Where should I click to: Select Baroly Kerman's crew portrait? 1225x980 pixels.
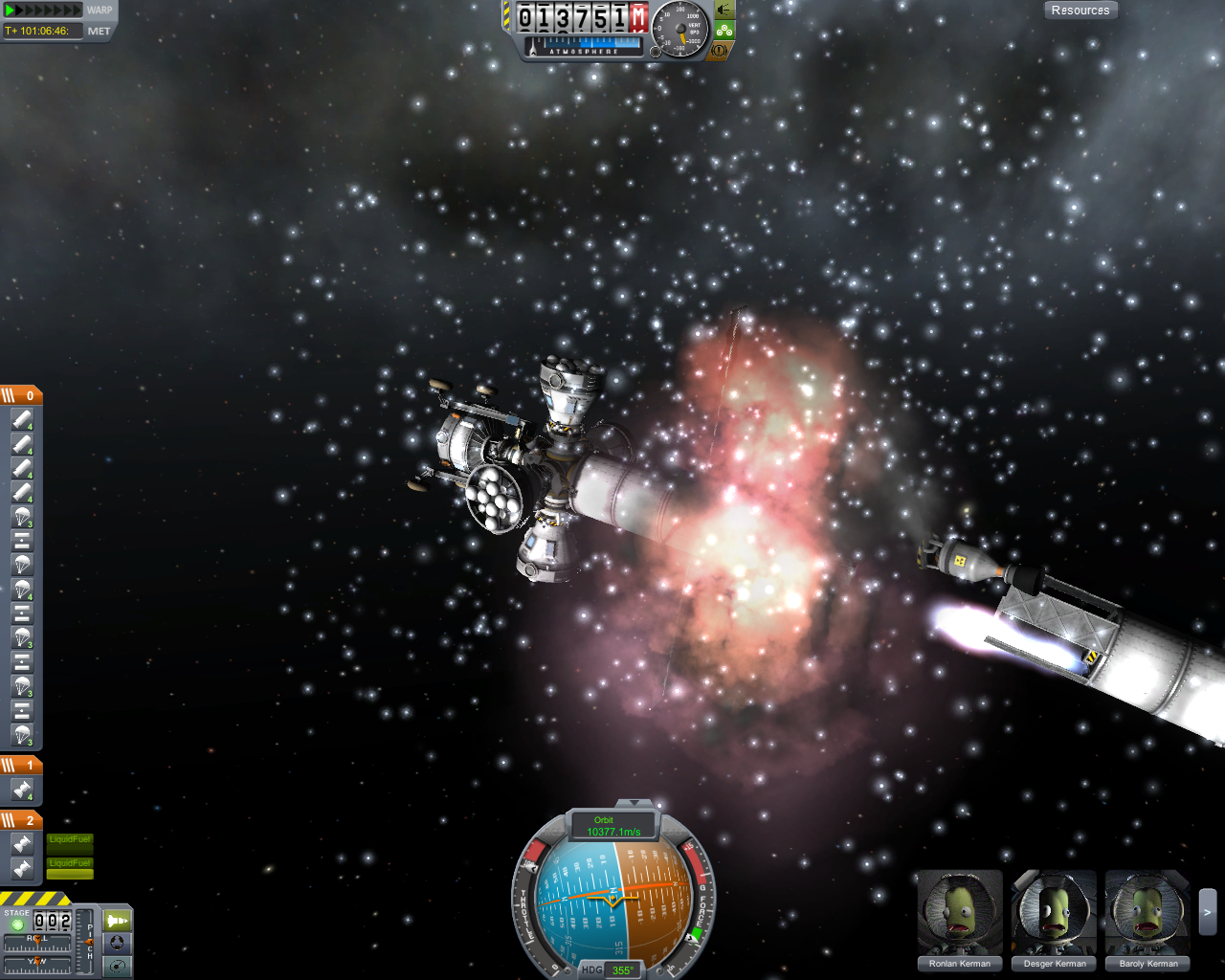click(x=1147, y=913)
